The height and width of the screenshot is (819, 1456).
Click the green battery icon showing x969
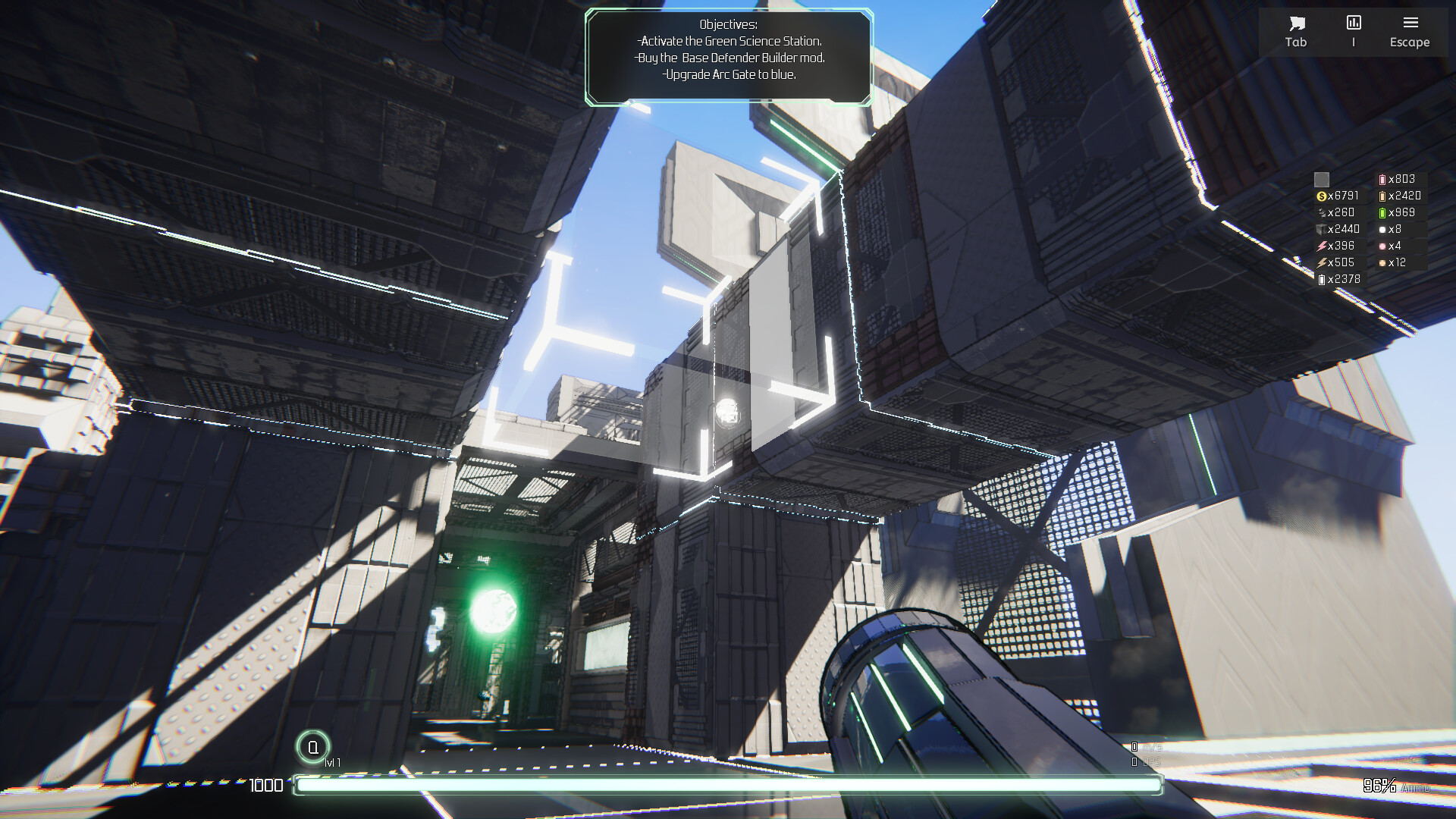[x=1382, y=213]
